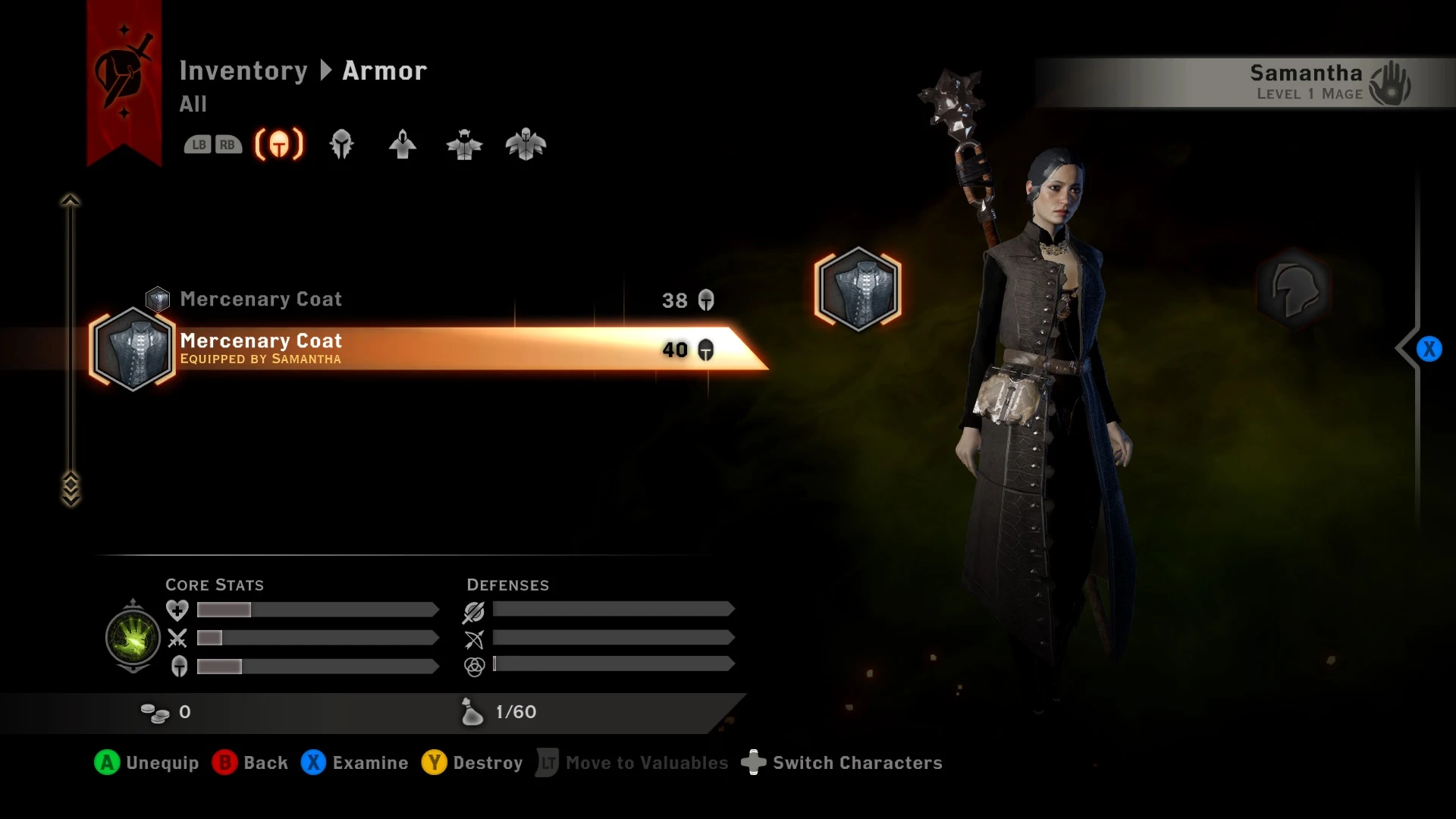Image resolution: width=1456 pixels, height=819 pixels.
Task: Open the Inventory breadcrumb menu item
Action: coord(244,71)
